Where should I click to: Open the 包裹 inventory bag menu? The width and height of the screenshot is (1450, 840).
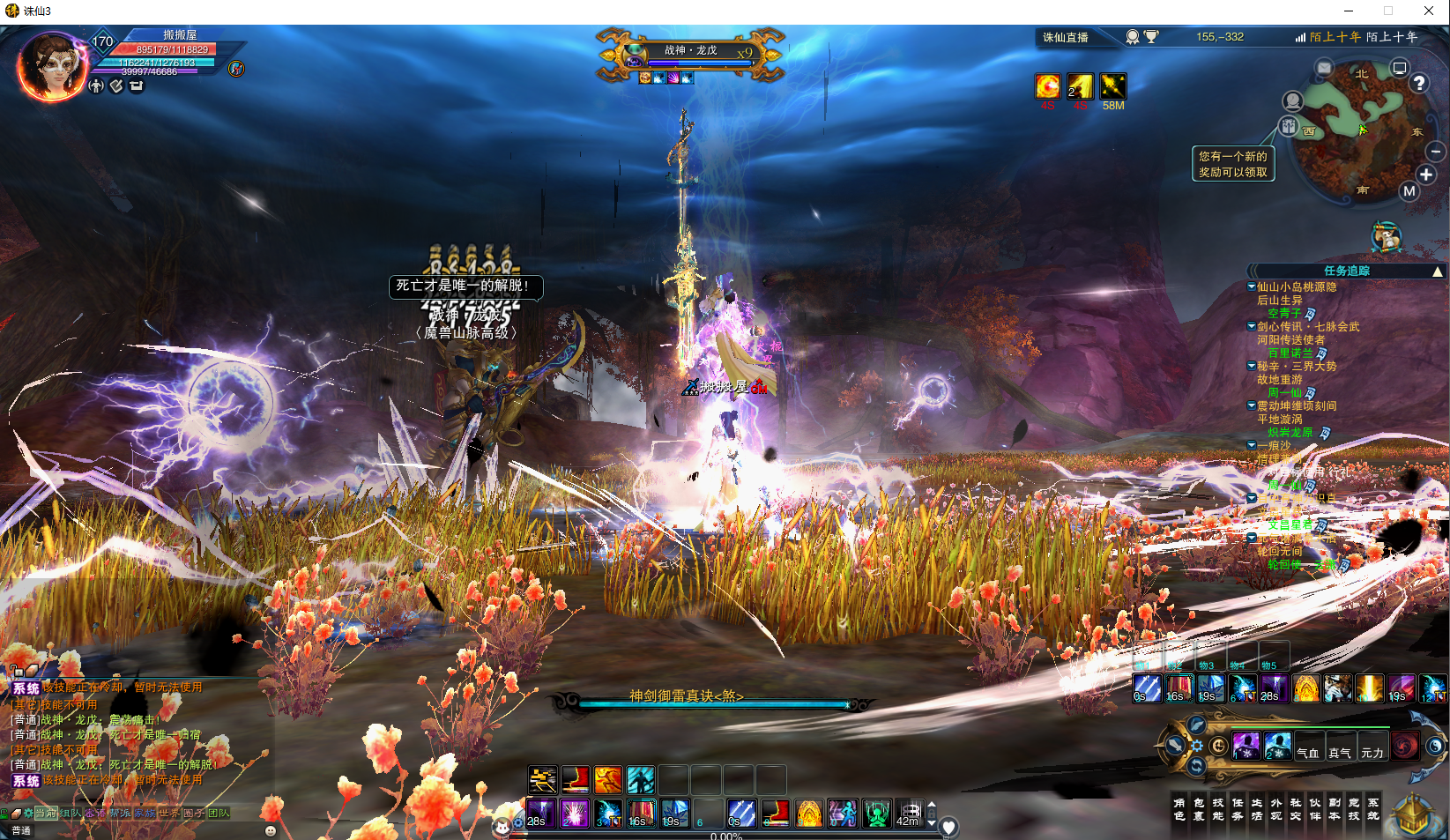[1199, 809]
